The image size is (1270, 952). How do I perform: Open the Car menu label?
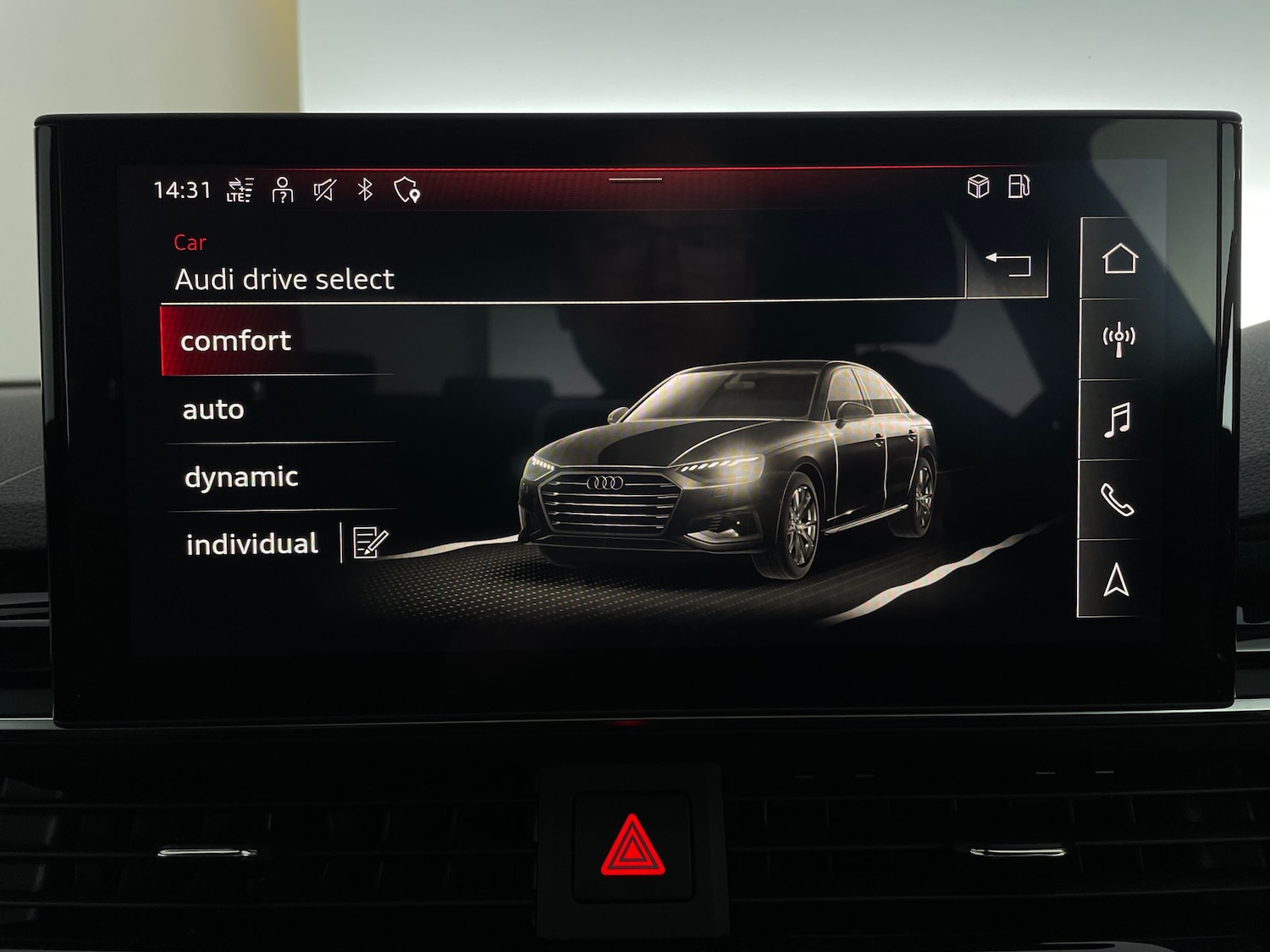pyautogui.click(x=191, y=242)
